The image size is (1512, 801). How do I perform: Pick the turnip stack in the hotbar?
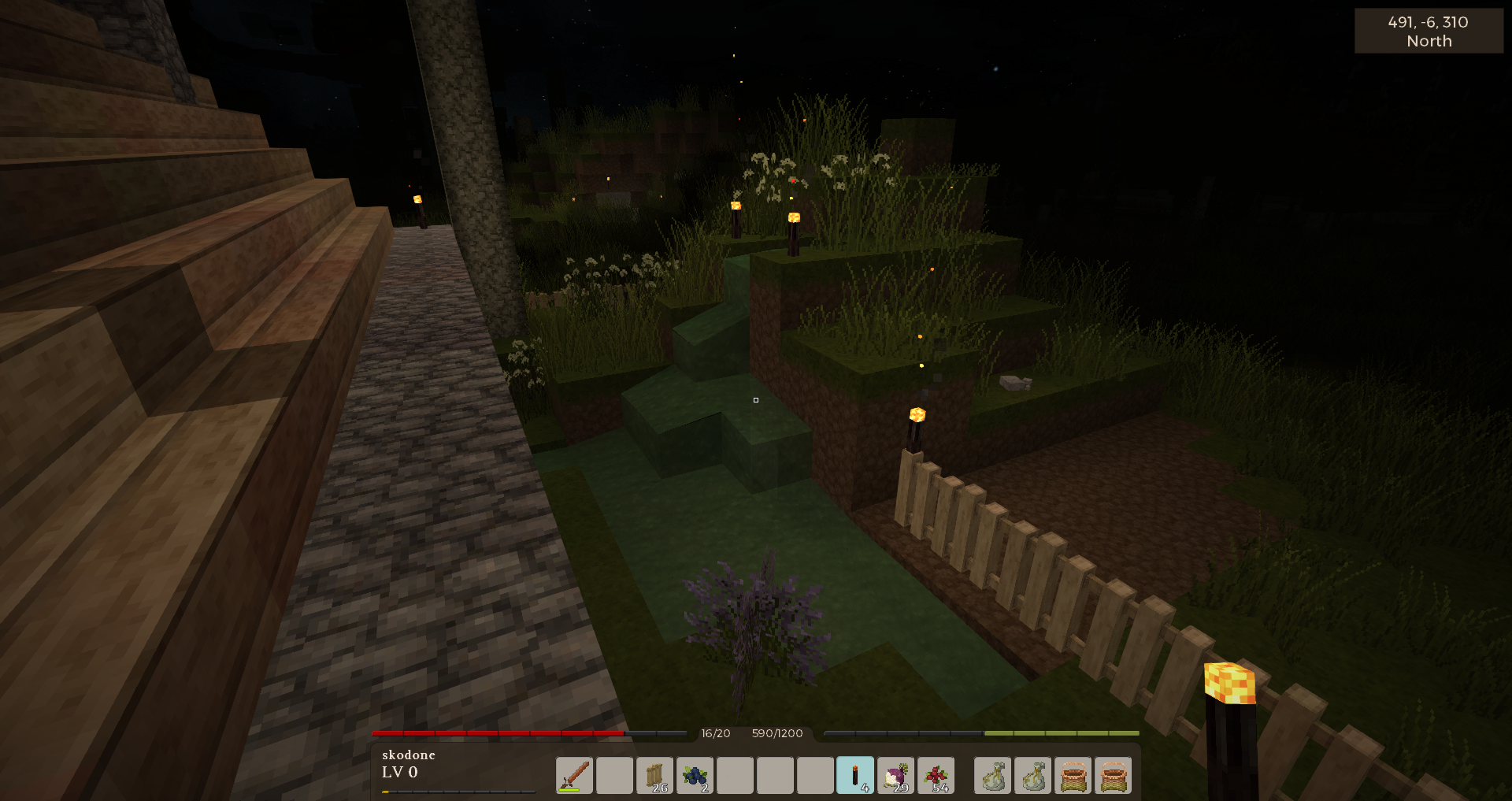(895, 775)
